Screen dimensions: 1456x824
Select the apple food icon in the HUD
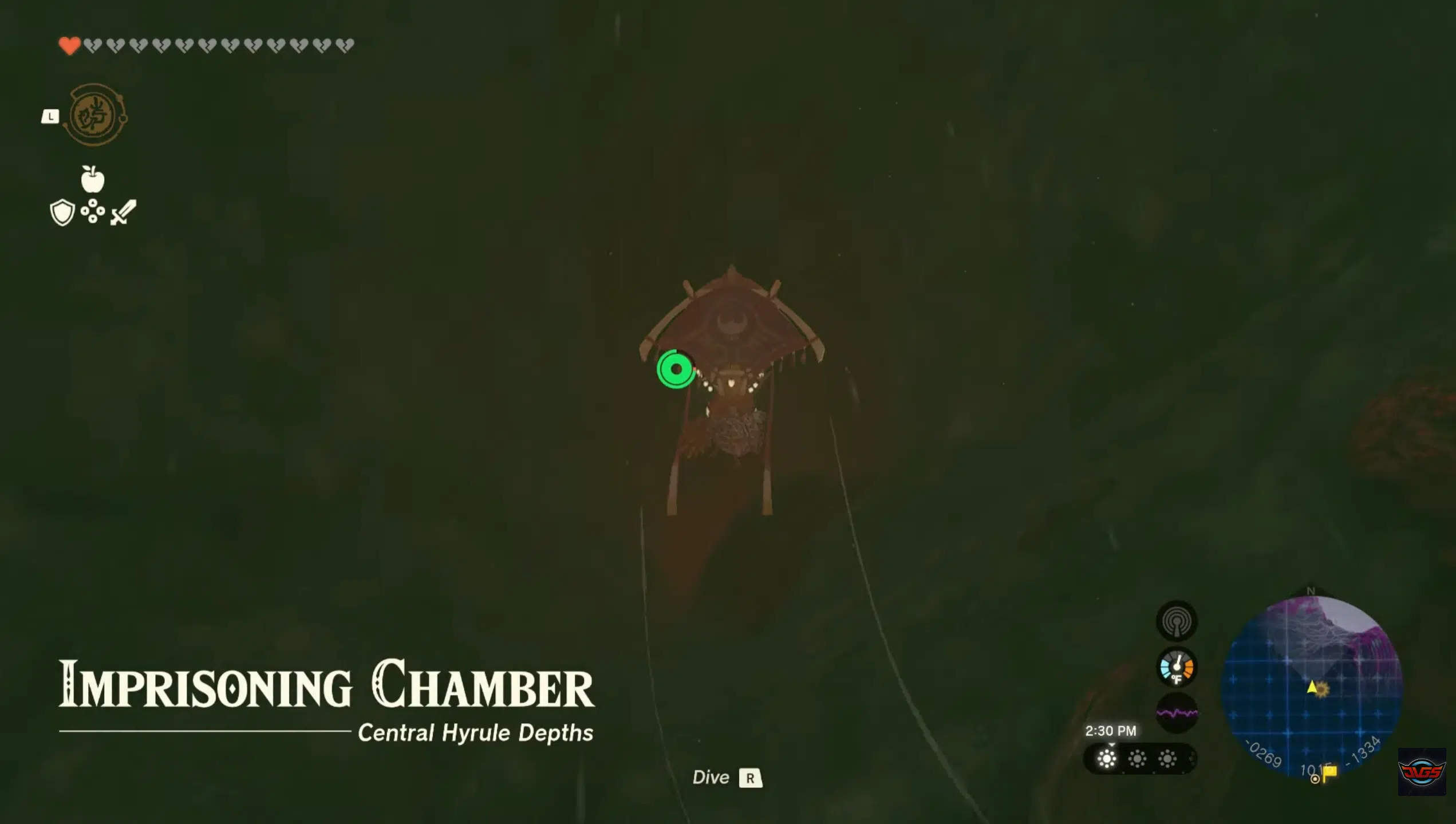point(92,180)
